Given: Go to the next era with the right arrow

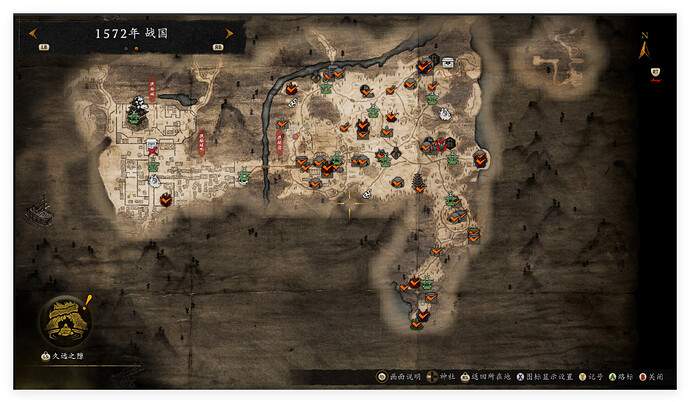Looking at the screenshot, I should 229,33.
